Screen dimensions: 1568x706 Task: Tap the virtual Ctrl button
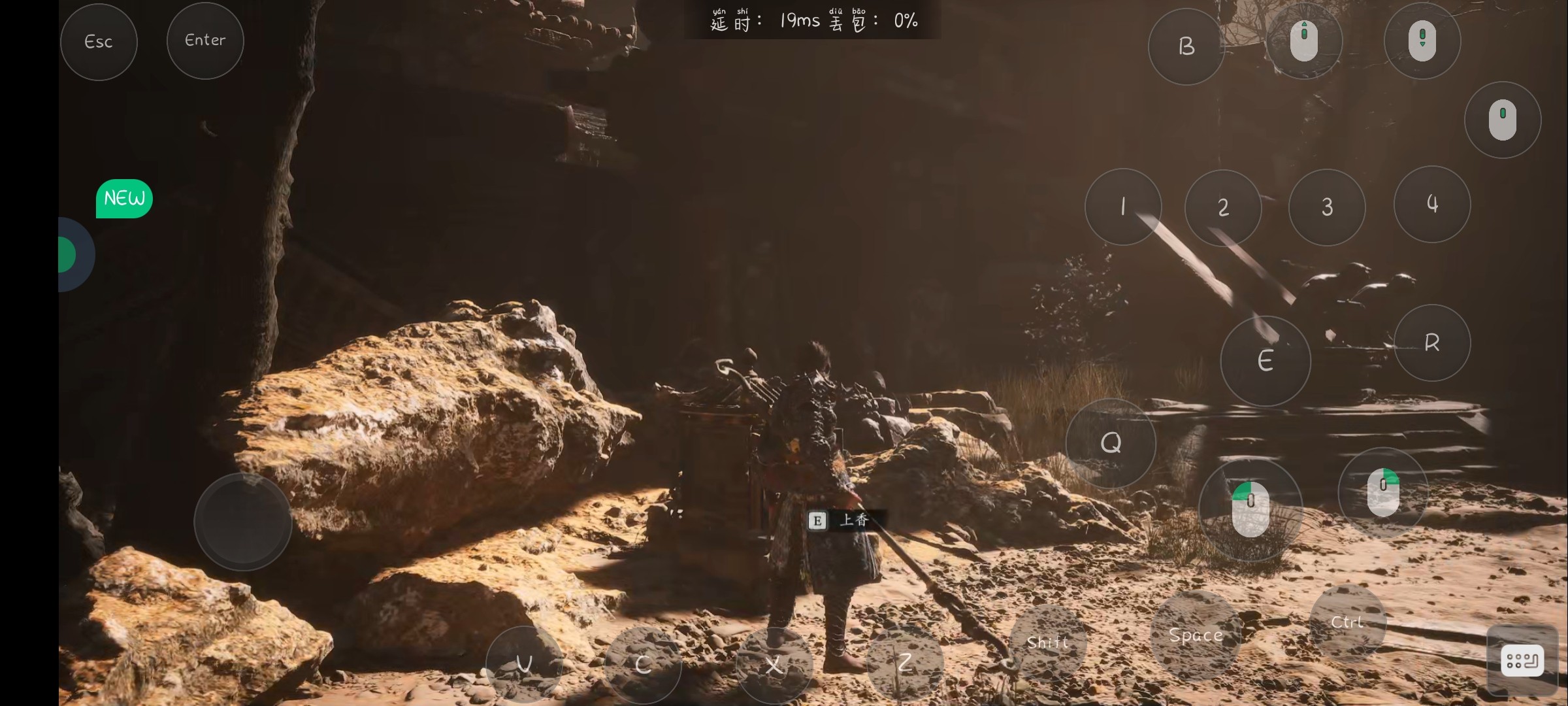click(x=1347, y=622)
